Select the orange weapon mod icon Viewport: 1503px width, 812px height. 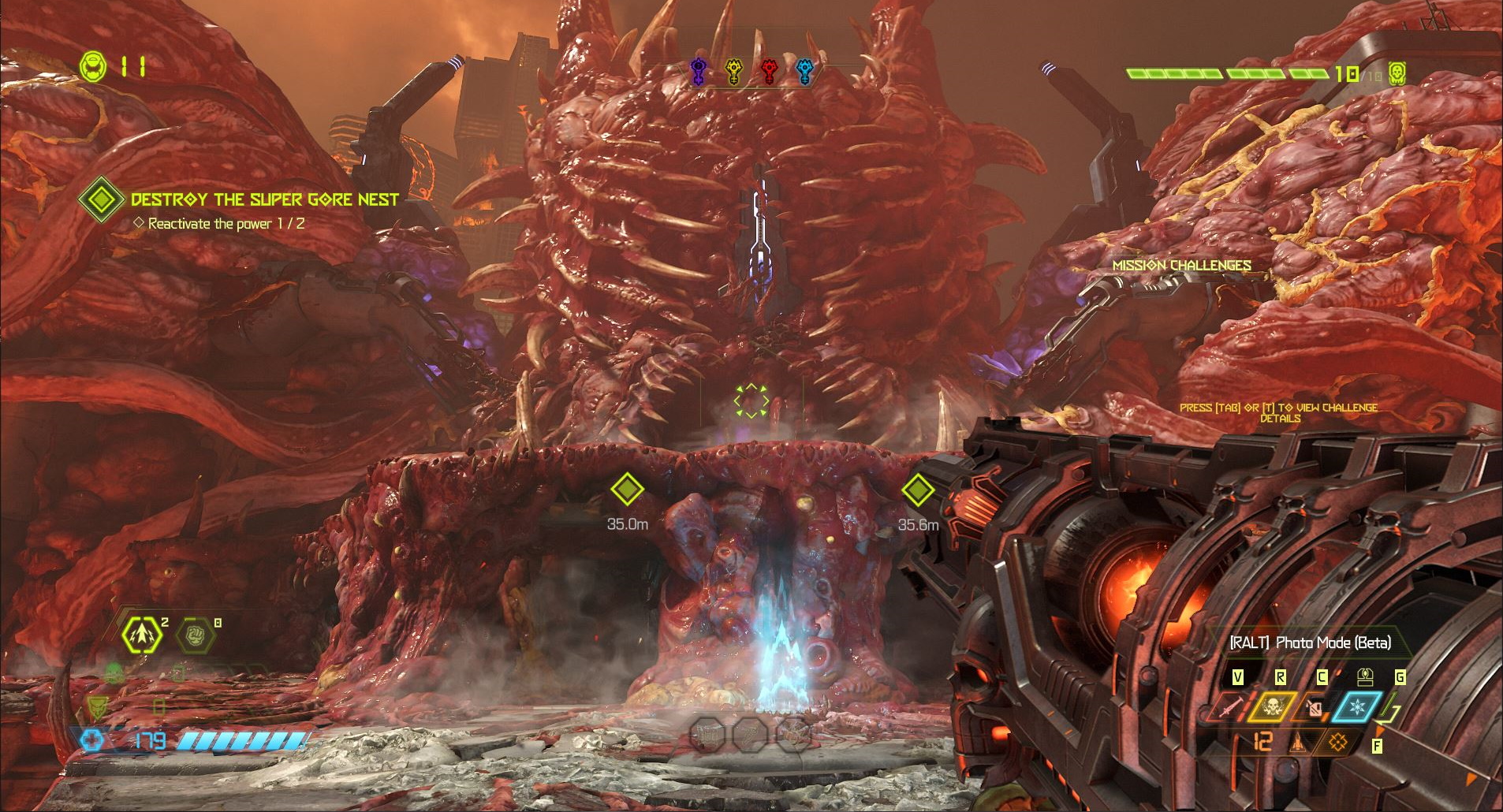tap(1338, 742)
